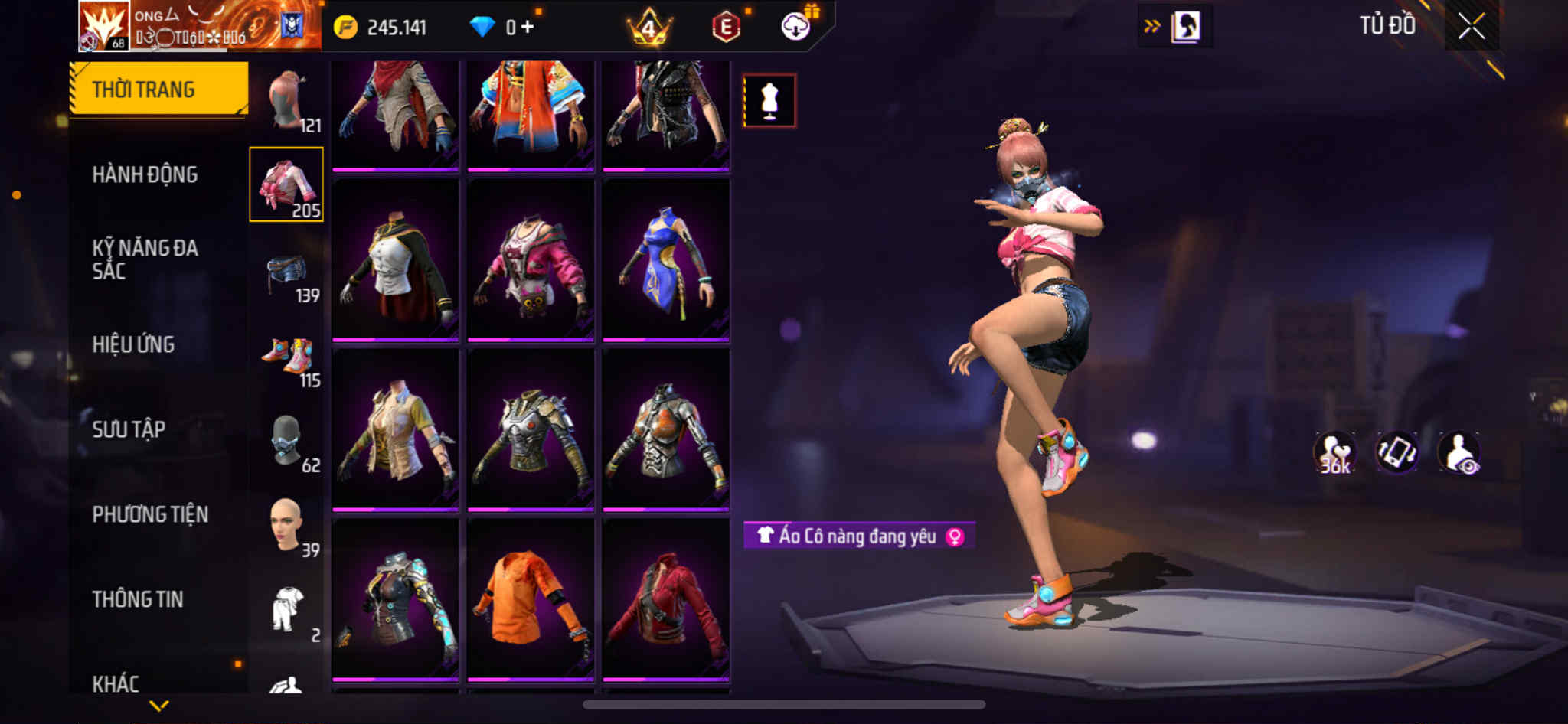Viewport: 1568px width, 724px height.
Task: Close the Tủ Đồ wardrobe screen
Action: tap(1471, 27)
